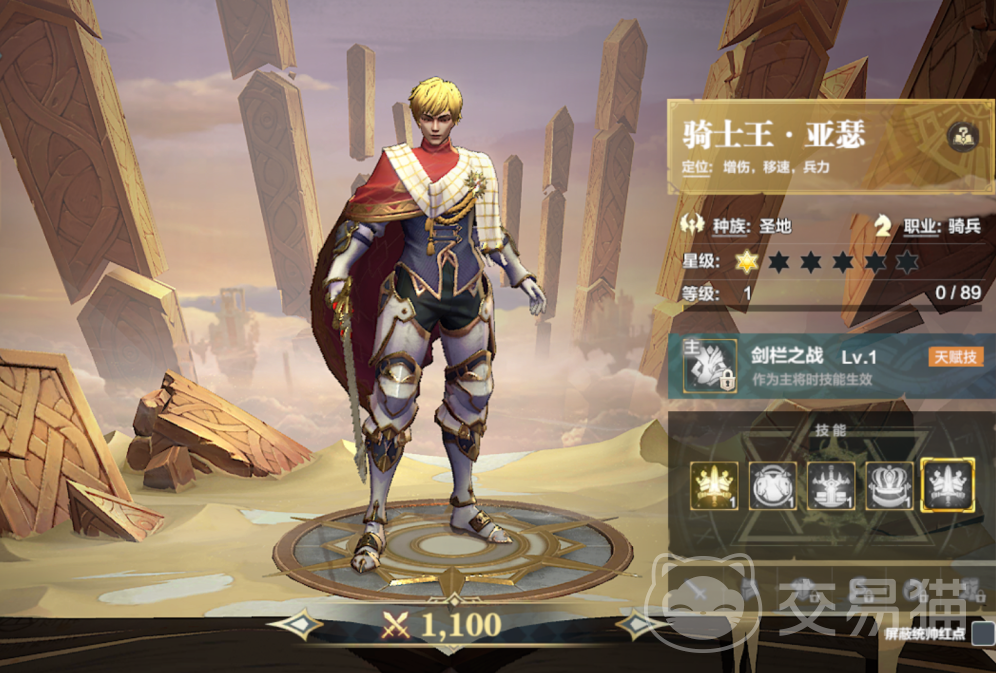Select the twin horse heads skill icon
Viewport: 996px width, 673px height.
(773, 485)
